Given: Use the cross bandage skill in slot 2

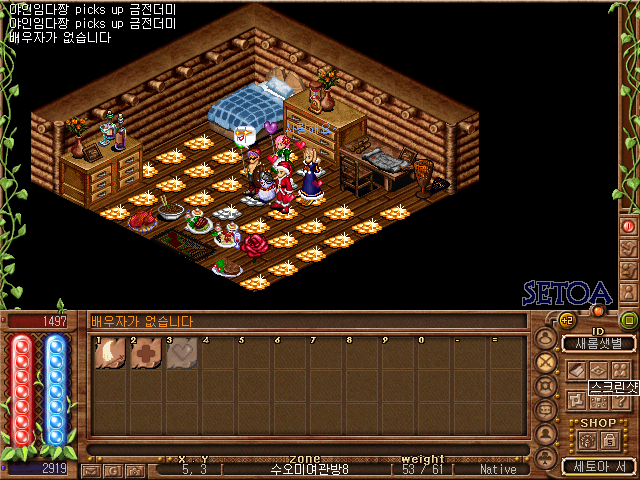Looking at the screenshot, I should [146, 354].
